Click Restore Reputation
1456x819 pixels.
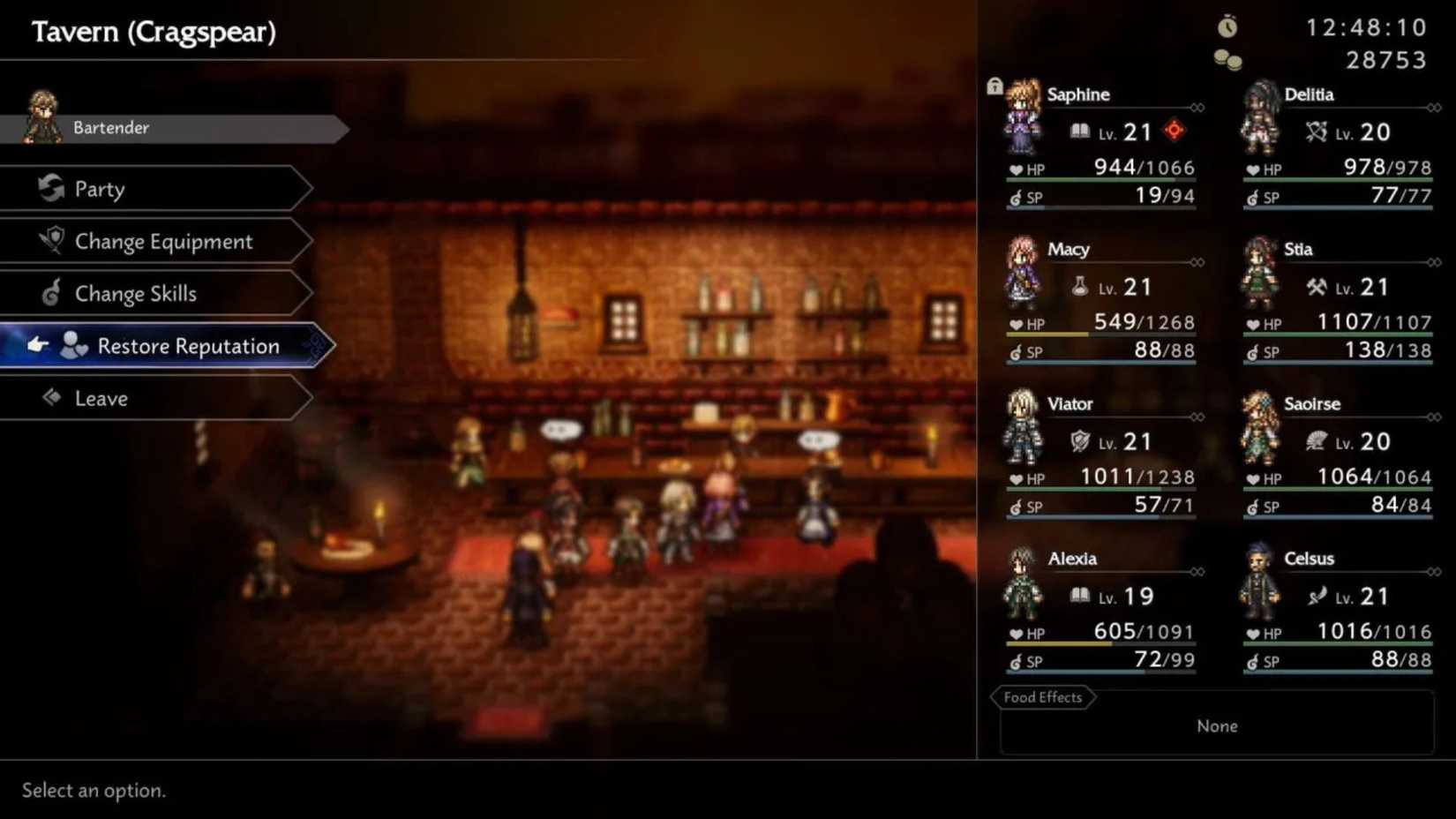pyautogui.click(x=190, y=346)
